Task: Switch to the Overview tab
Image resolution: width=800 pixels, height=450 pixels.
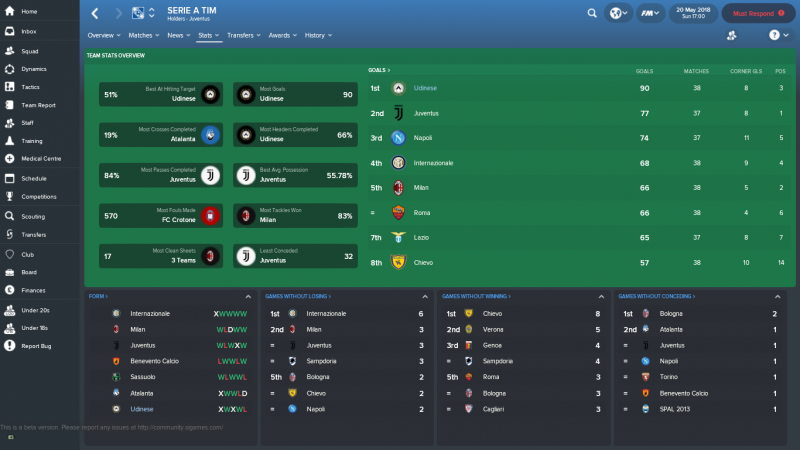Action: [99, 35]
